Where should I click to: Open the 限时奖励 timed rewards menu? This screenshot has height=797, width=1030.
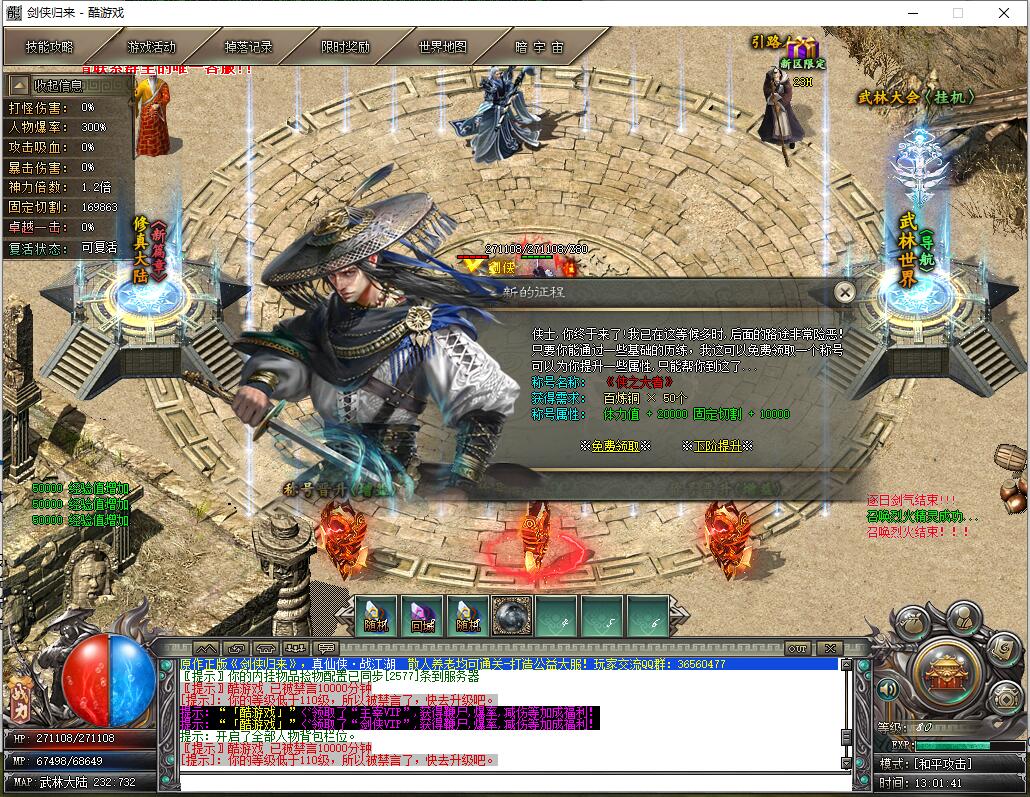click(x=345, y=47)
